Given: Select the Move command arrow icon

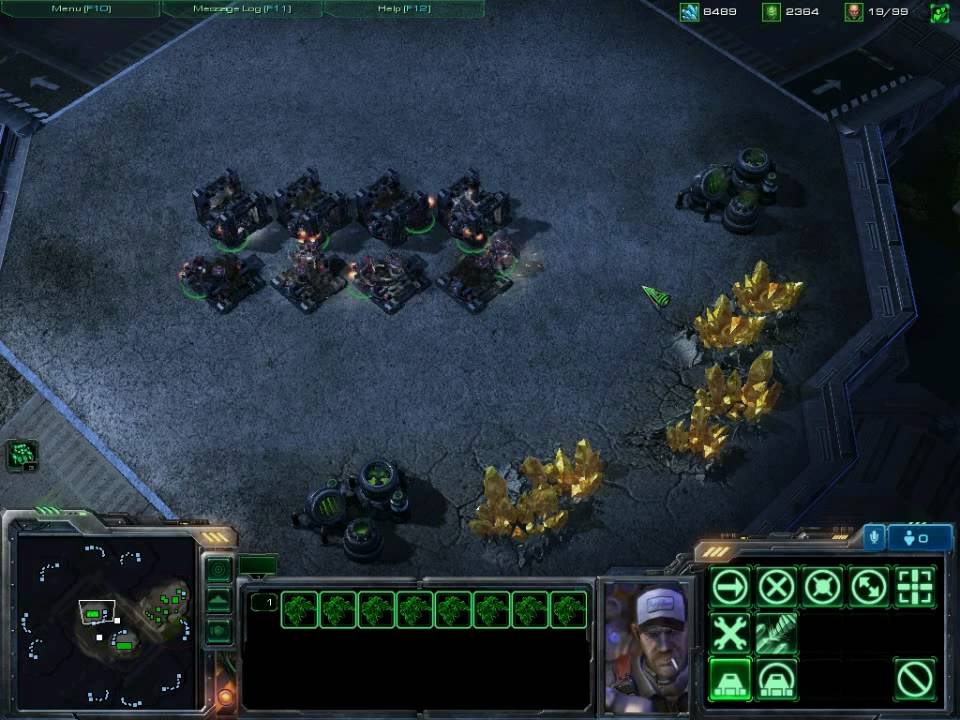Looking at the screenshot, I should [x=730, y=587].
